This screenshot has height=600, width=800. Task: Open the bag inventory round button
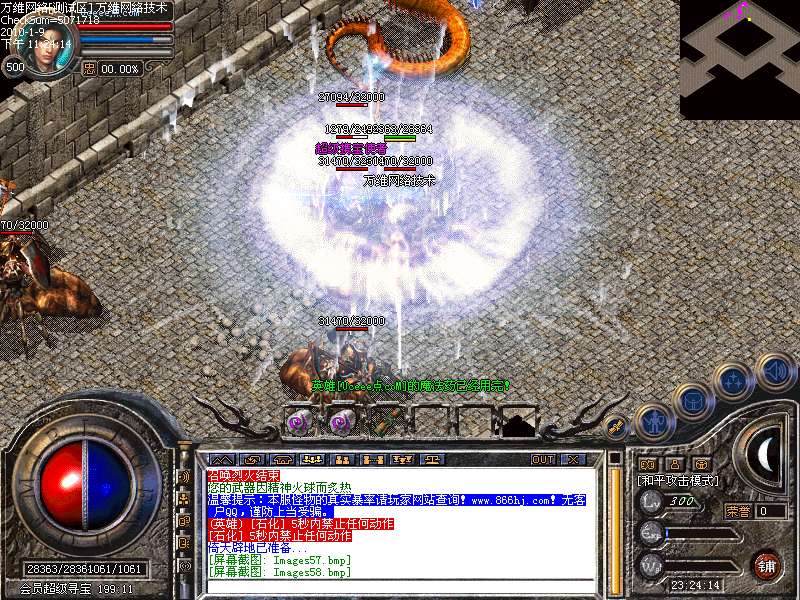[x=692, y=400]
